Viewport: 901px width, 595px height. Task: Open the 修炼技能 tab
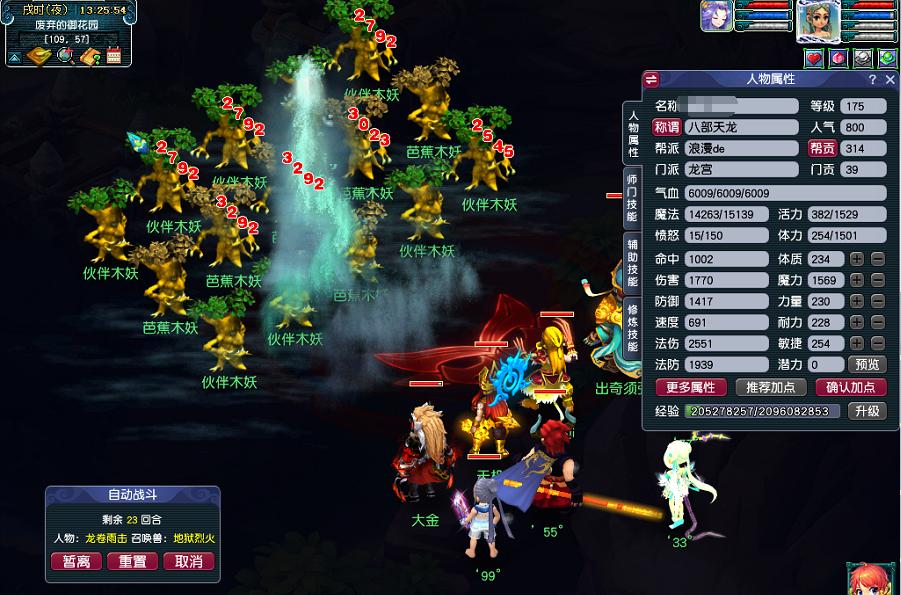632,326
